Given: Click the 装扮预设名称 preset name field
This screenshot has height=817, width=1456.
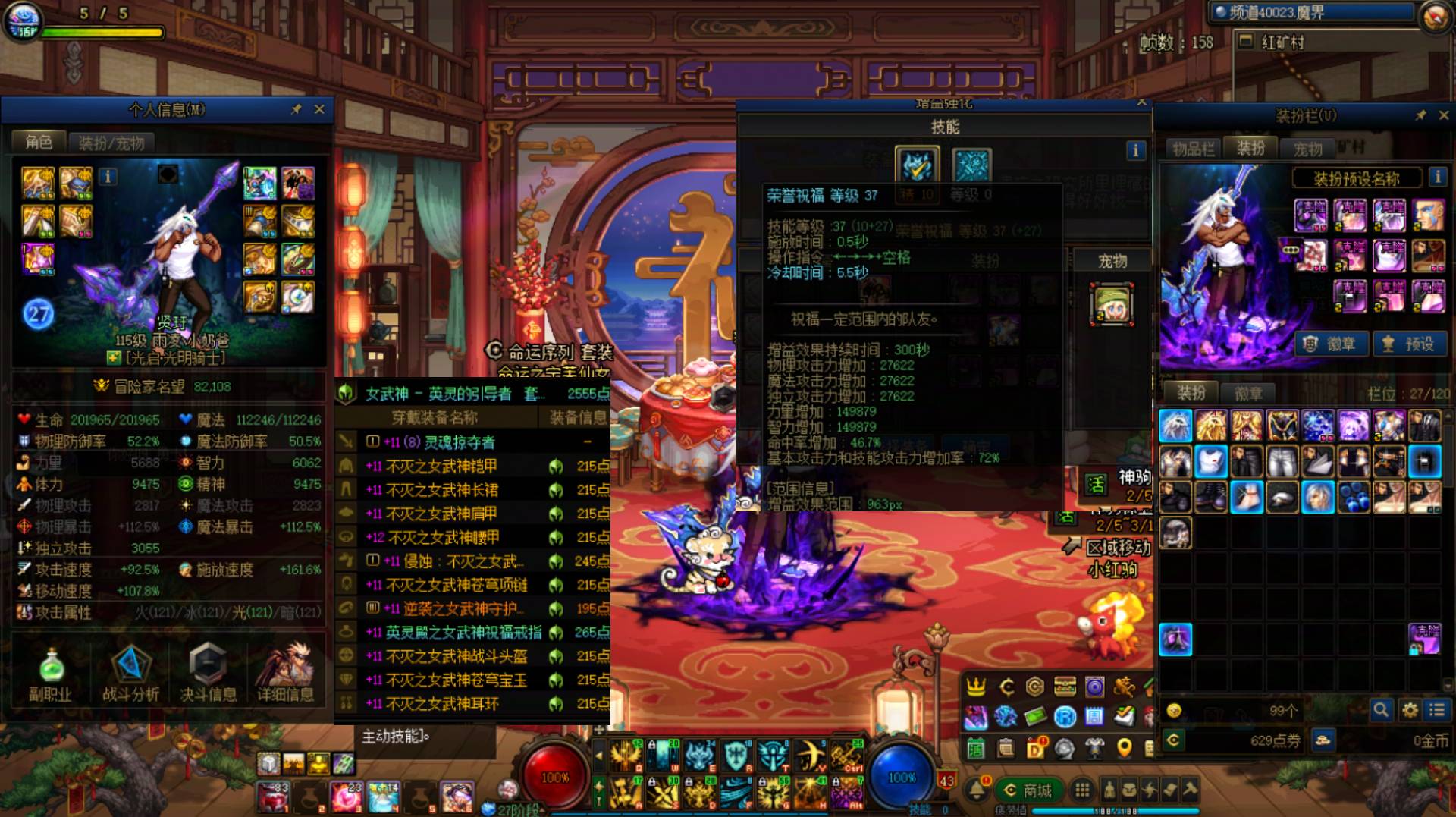Looking at the screenshot, I should point(1356,179).
